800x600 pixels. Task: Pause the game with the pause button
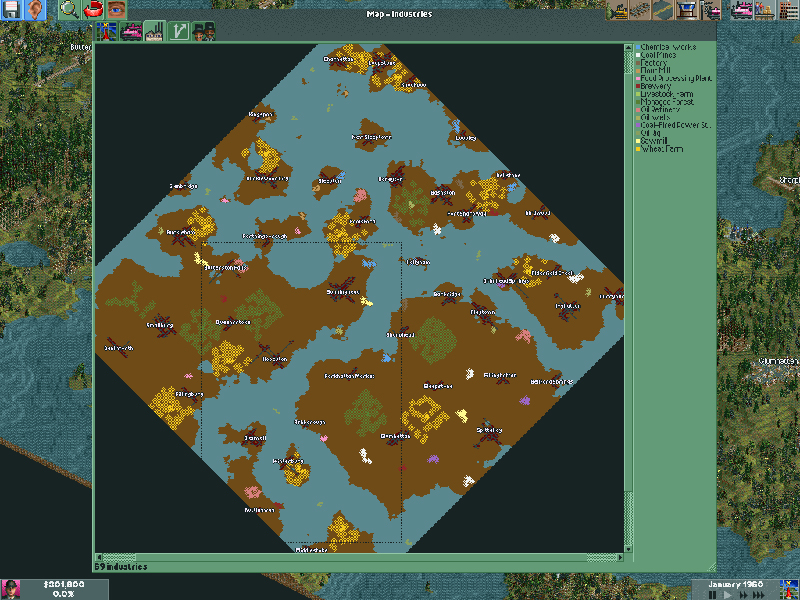713,594
